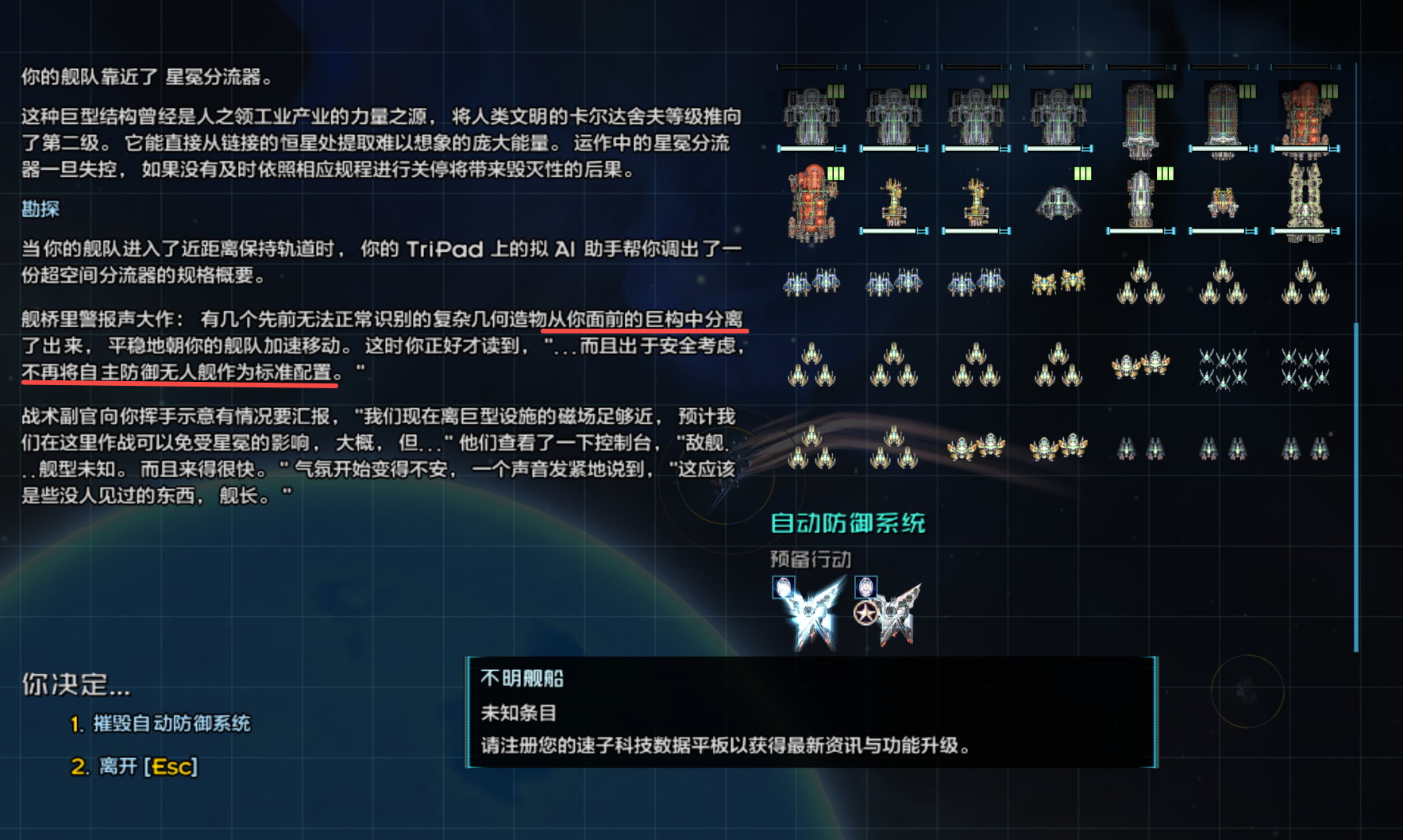Select one of the yellow tower-shaped frigates in row two
The width and height of the screenshot is (1403, 840).
pyautogui.click(x=894, y=205)
